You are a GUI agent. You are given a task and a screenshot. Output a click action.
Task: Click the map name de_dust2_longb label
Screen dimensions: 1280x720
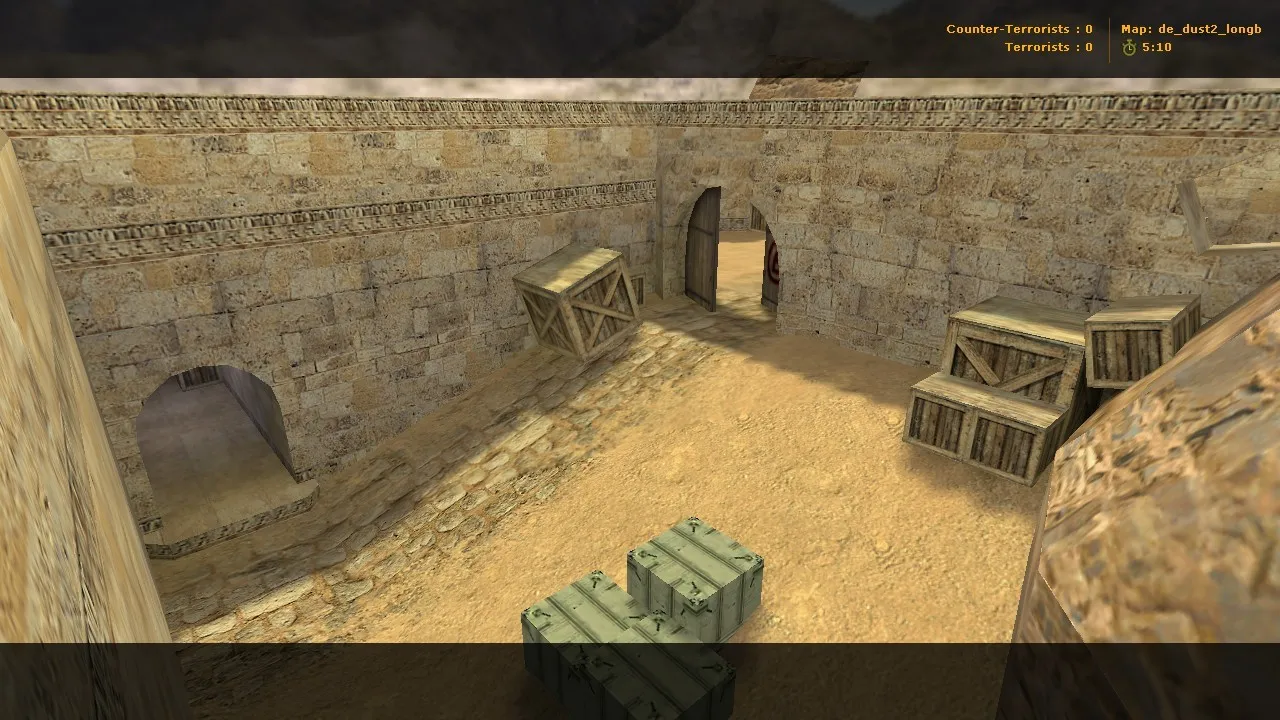point(1190,28)
